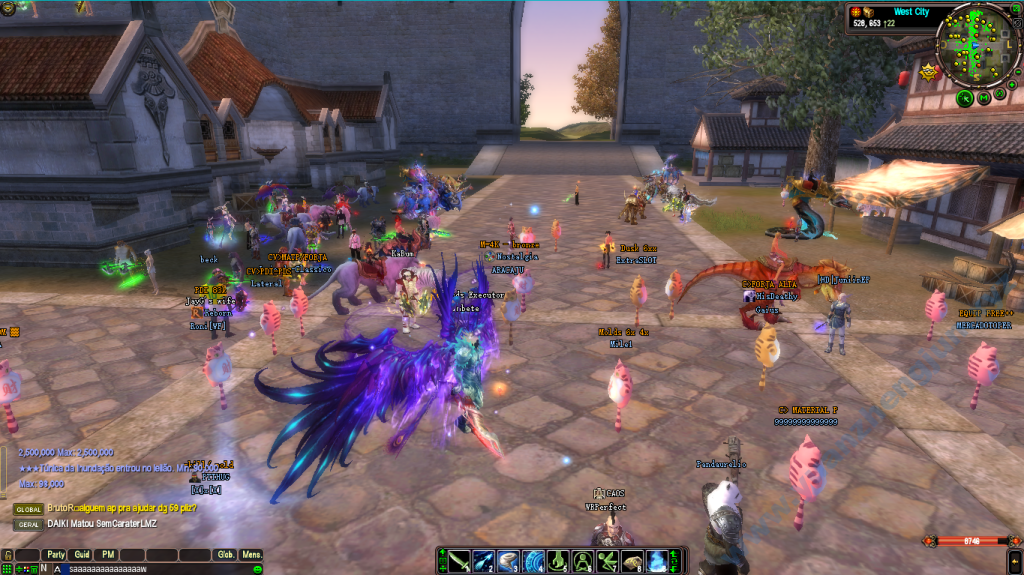Image resolution: width=1024 pixels, height=575 pixels.
Task: Switch chat to the Party channel
Action: [55, 554]
